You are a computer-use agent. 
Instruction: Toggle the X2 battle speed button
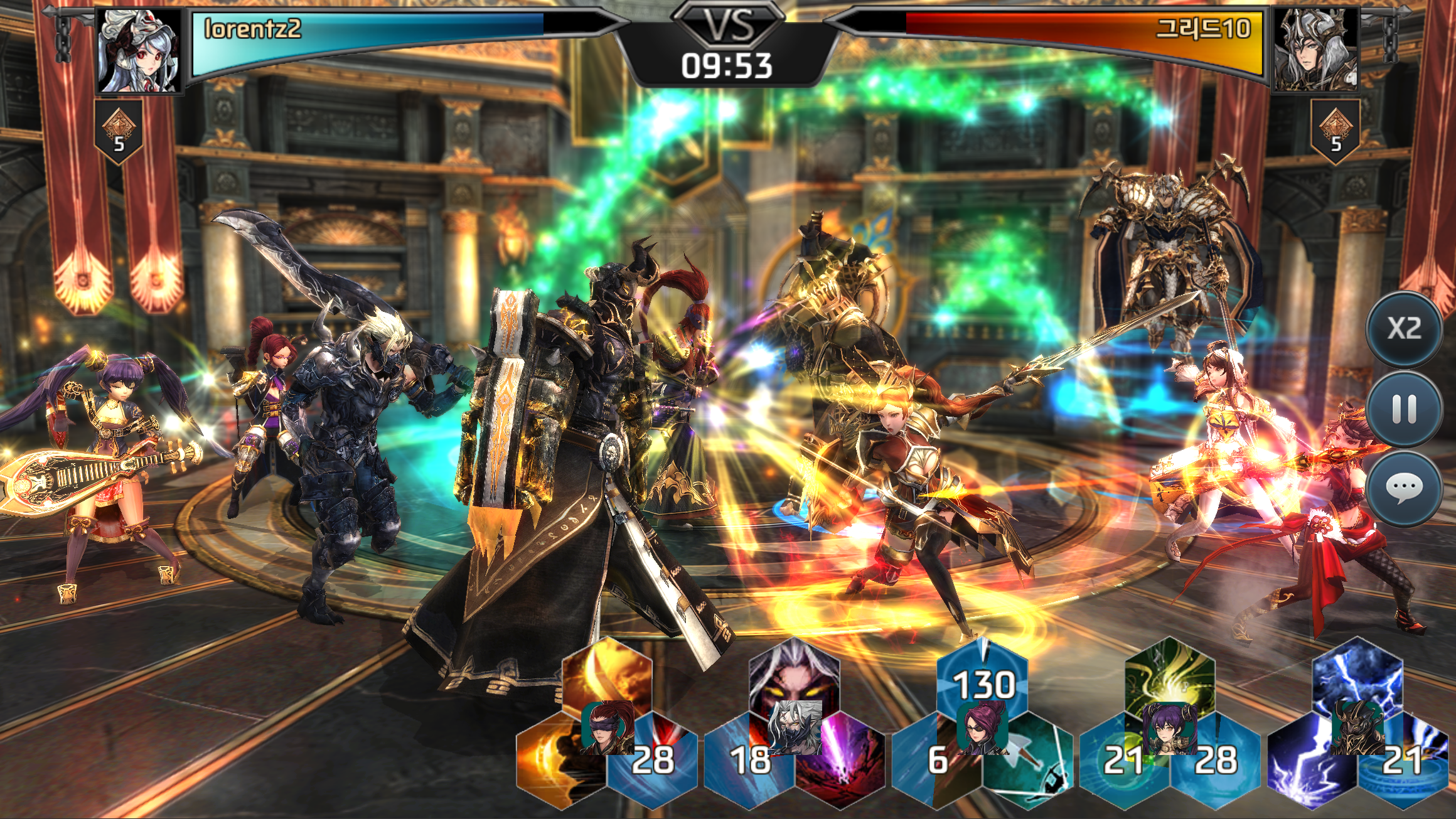[x=1404, y=329]
